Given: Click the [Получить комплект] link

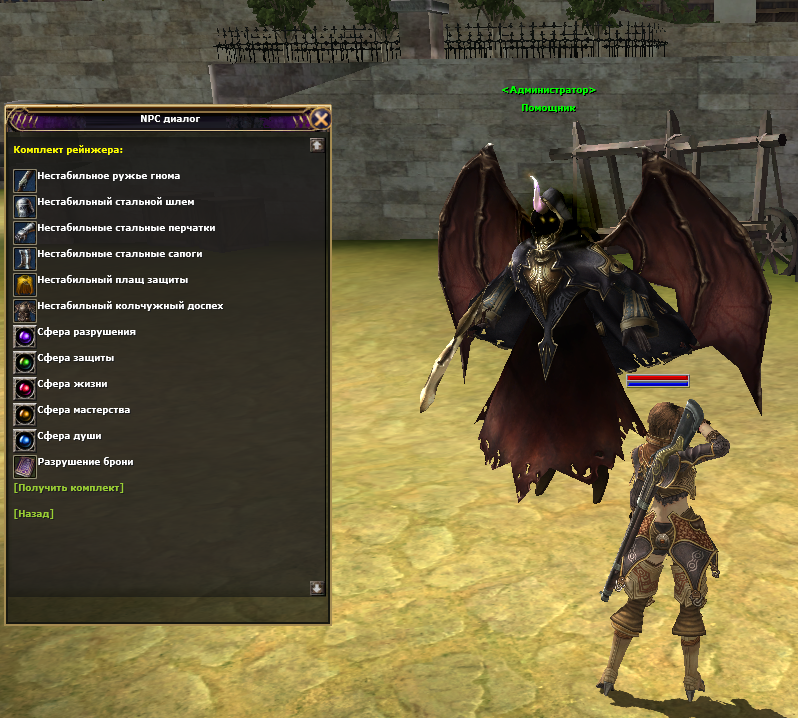Looking at the screenshot, I should point(69,487).
